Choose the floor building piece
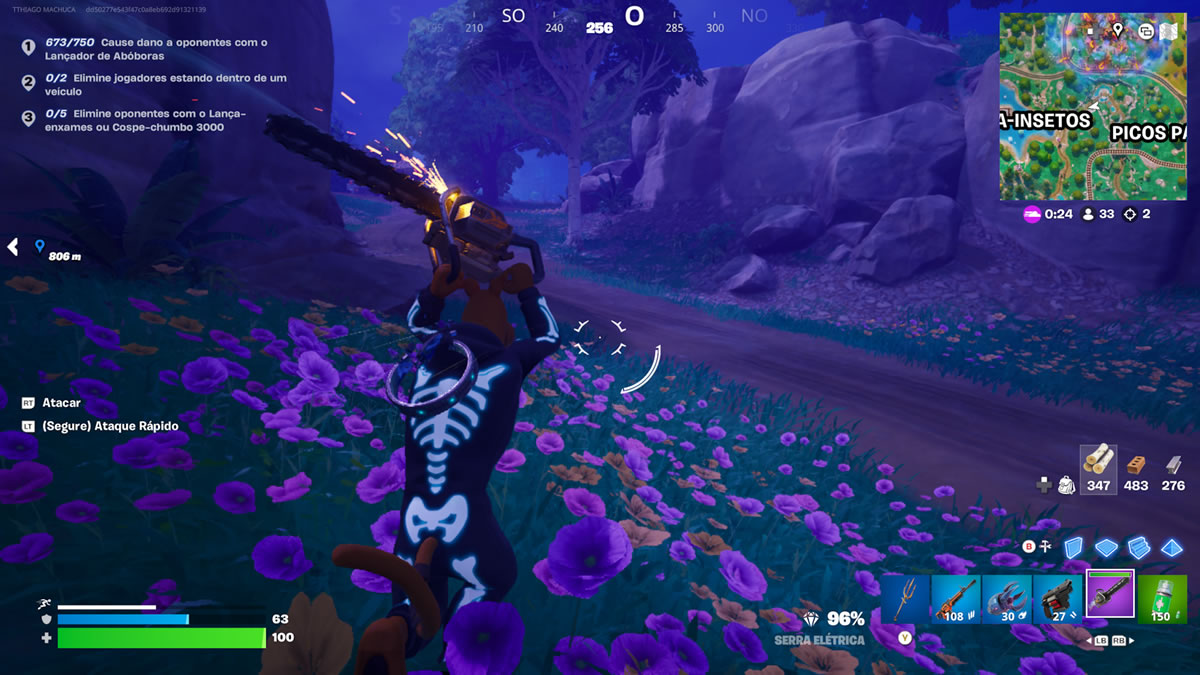 (1106, 547)
